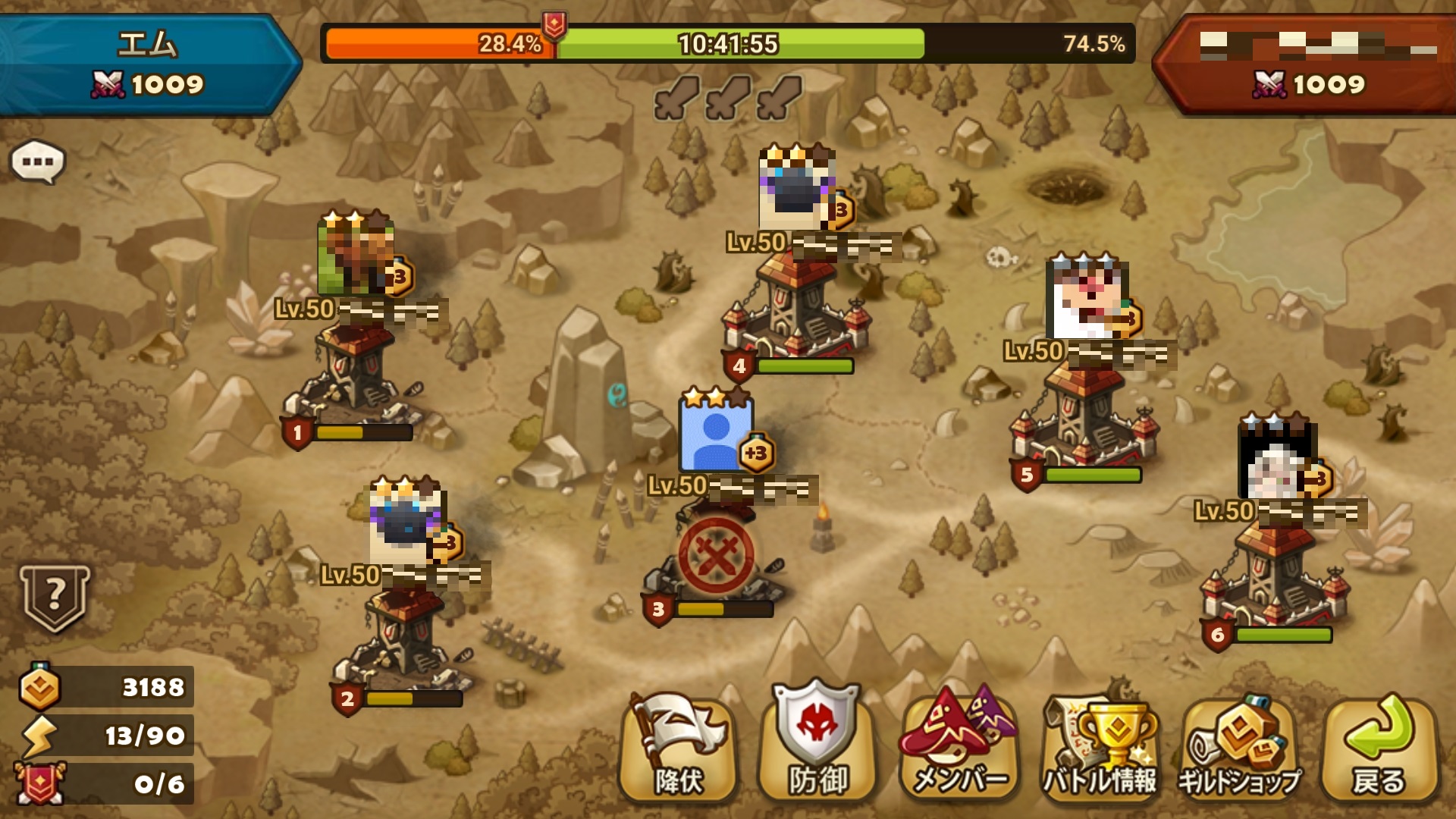1456x819 pixels.
Task: Open the question mark help shield
Action: coord(55,598)
